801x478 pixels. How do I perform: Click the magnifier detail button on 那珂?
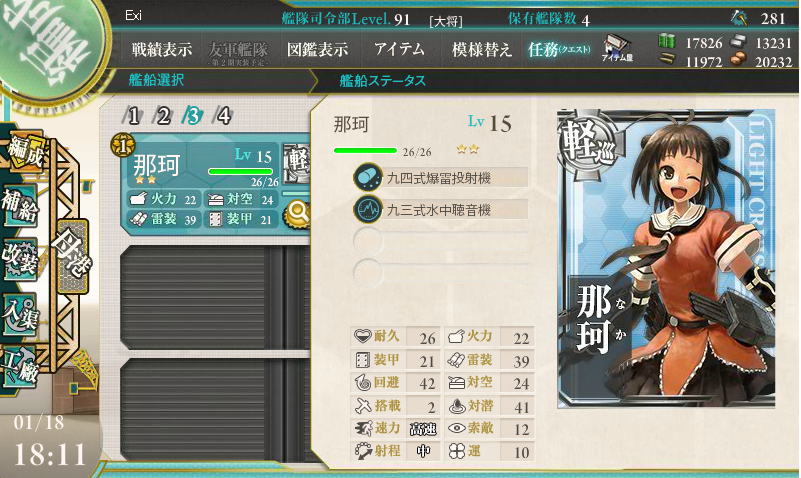click(297, 211)
